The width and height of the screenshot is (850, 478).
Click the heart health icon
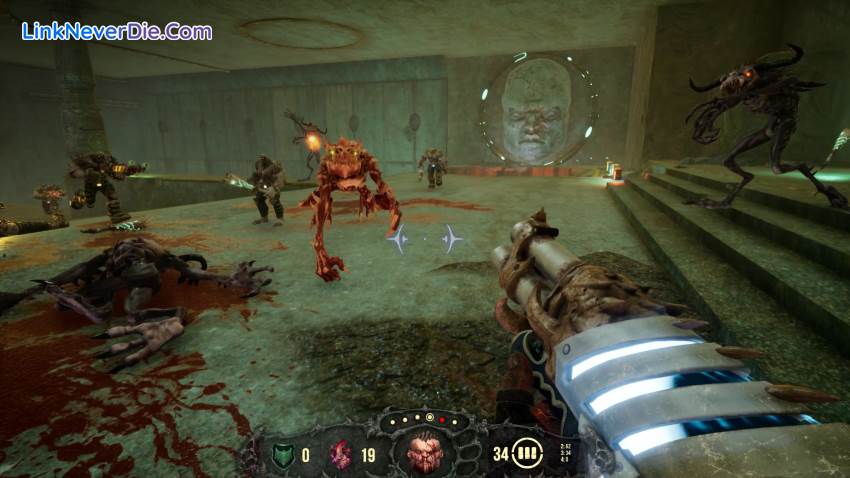(341, 455)
